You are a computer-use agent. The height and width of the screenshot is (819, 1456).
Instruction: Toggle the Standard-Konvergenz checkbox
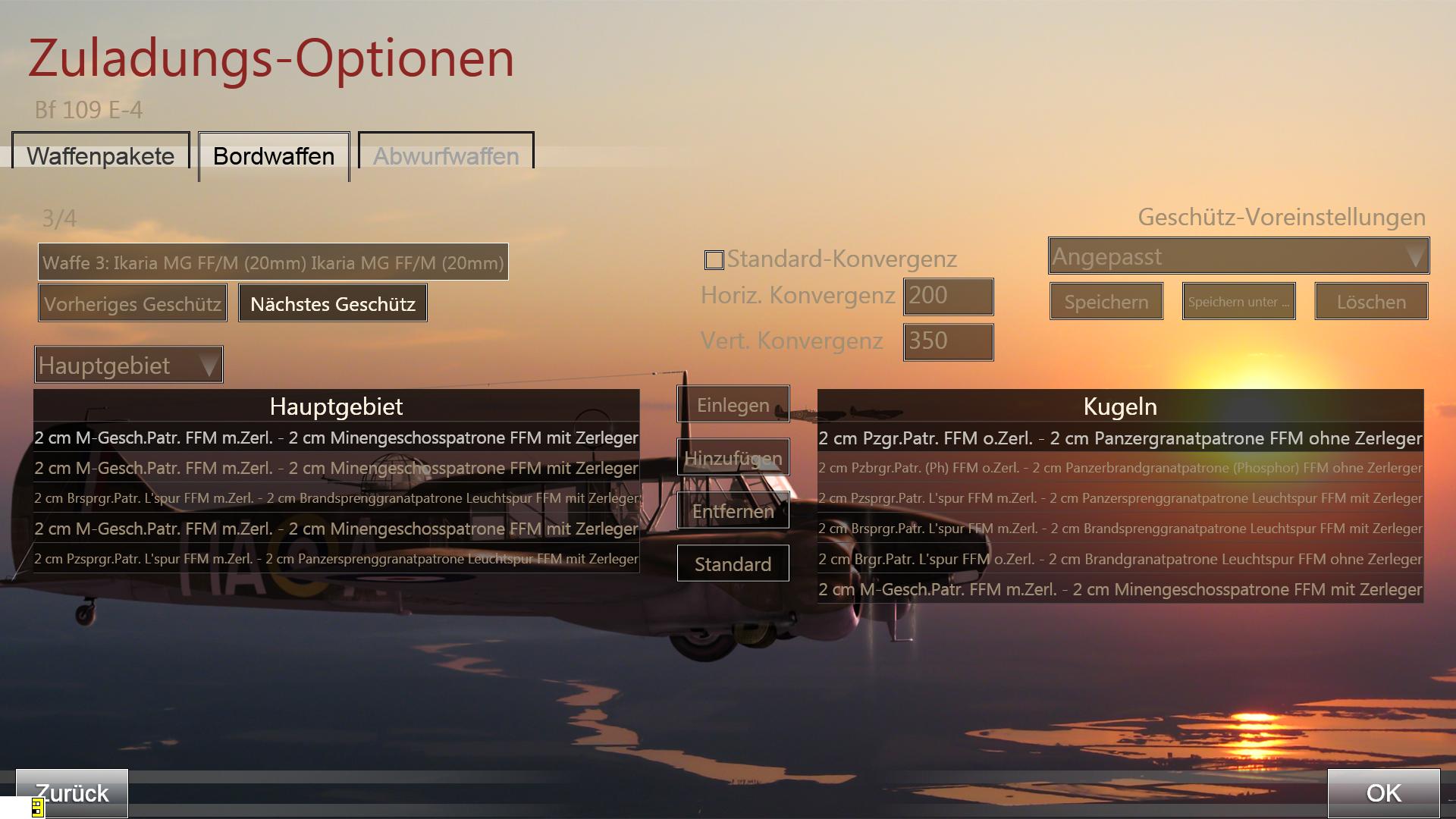pos(714,260)
